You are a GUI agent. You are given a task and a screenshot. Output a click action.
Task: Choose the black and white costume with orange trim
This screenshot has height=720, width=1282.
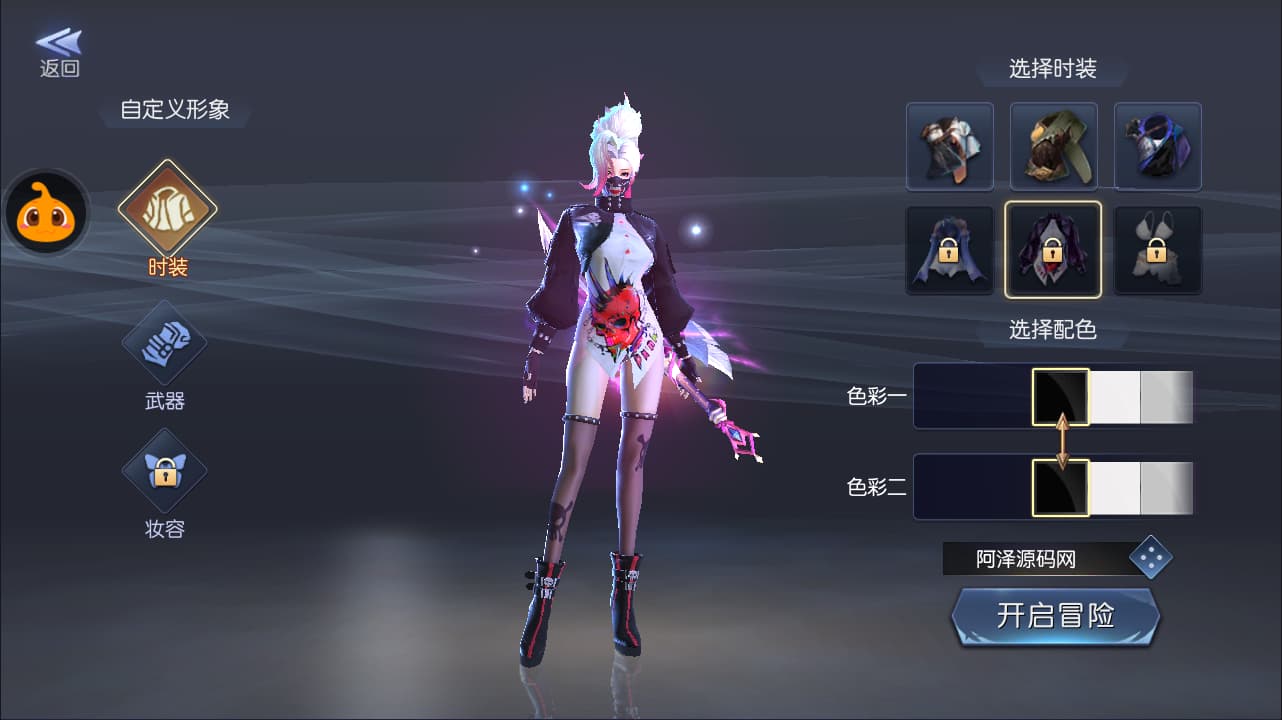(x=949, y=146)
